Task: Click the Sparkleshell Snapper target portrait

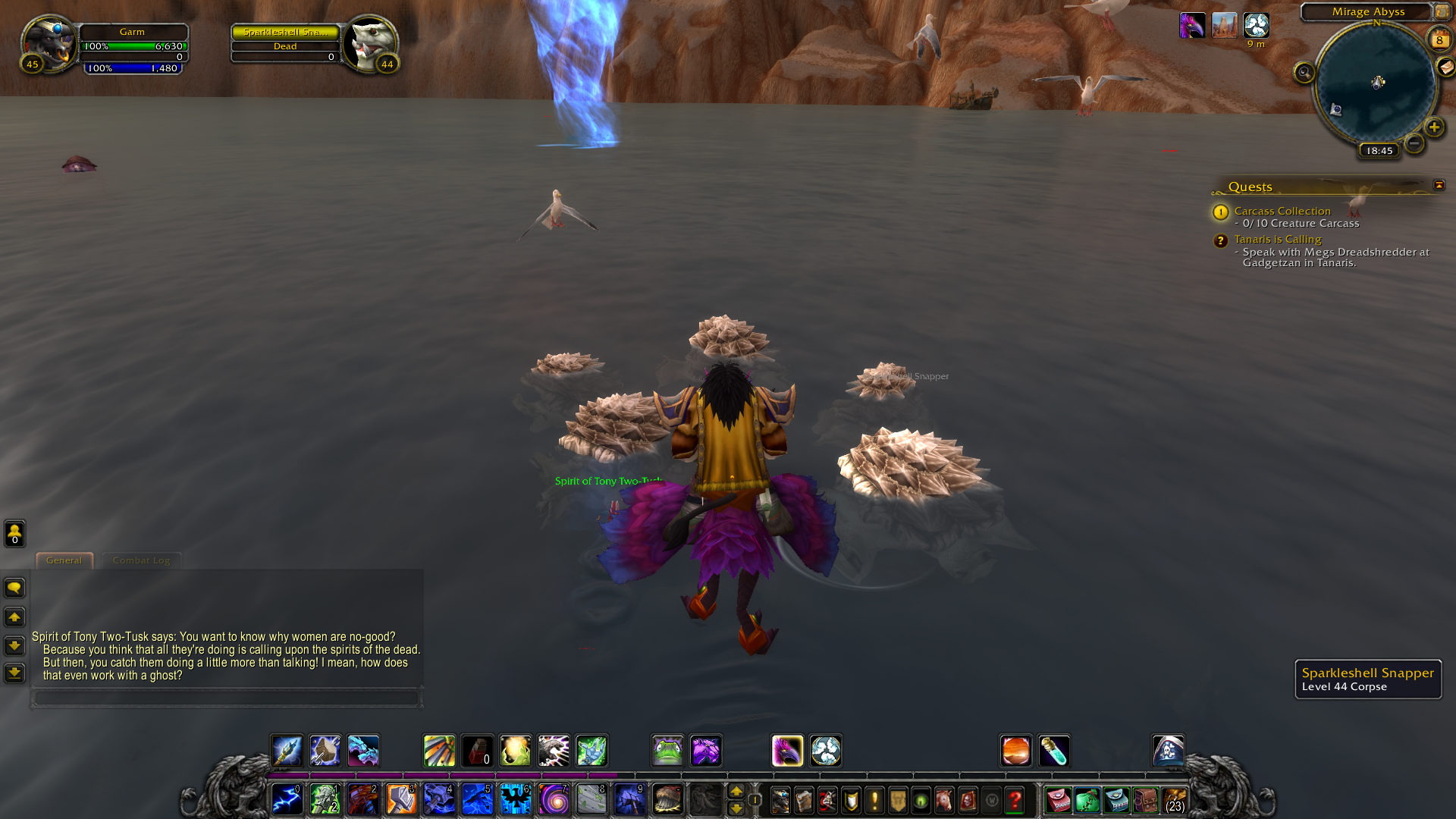Action: click(x=371, y=44)
